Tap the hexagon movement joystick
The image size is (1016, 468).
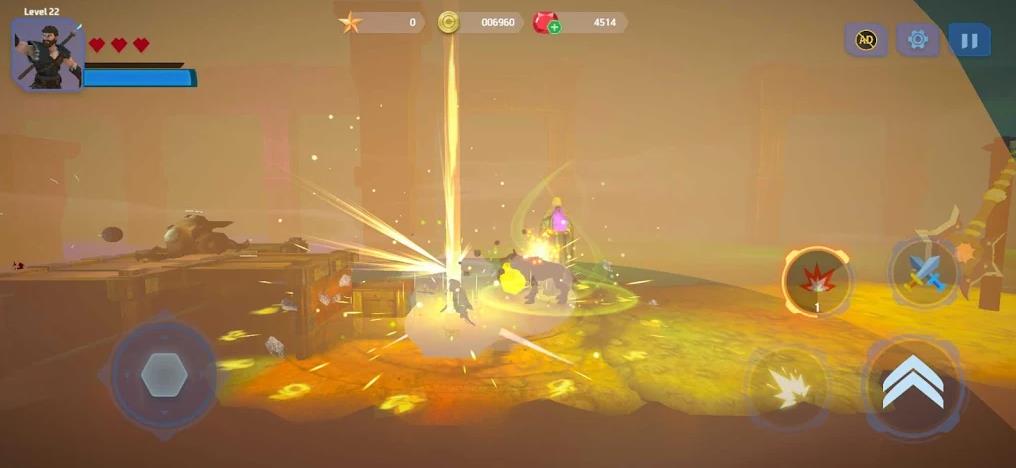pyautogui.click(x=163, y=375)
